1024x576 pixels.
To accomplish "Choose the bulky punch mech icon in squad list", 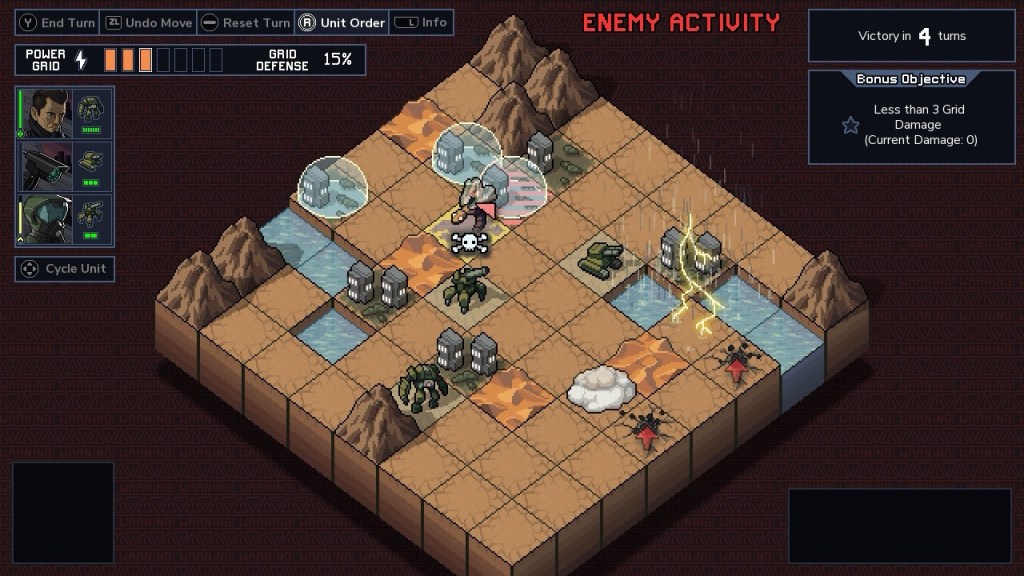I will coord(91,108).
